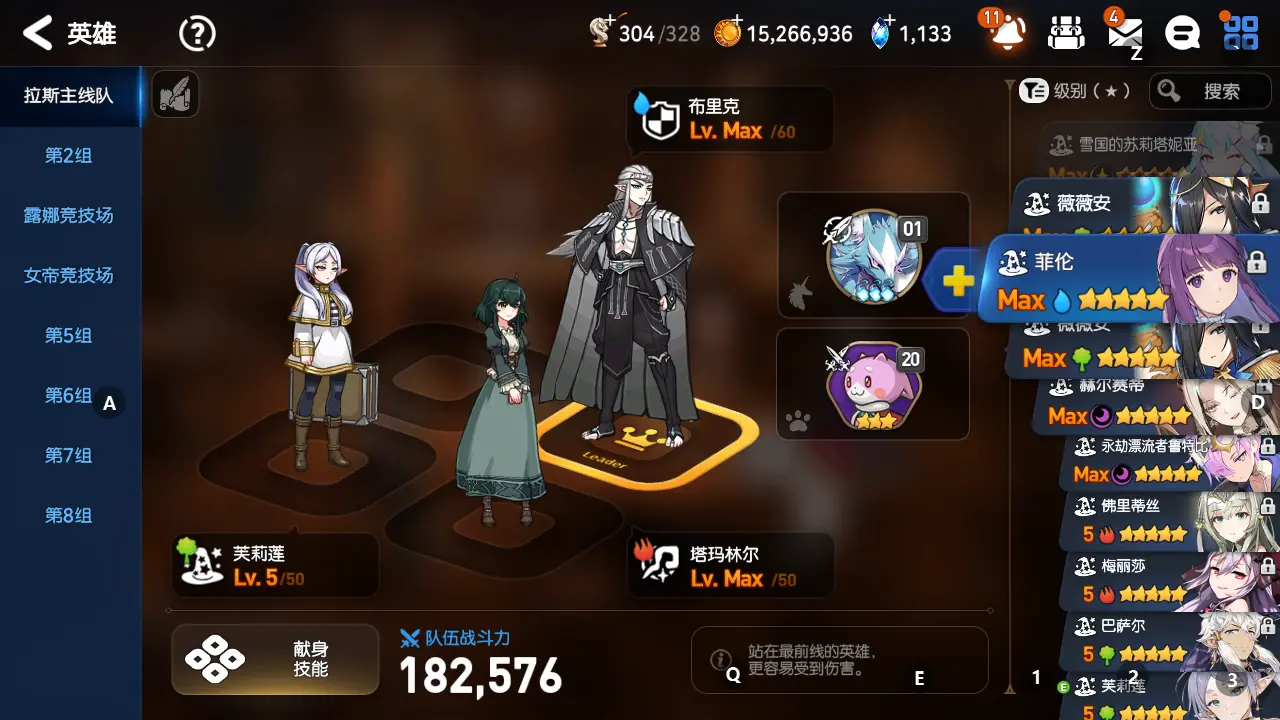The image size is (1280, 720).
Task: Switch to the 第2组 team tab
Action: pos(69,156)
